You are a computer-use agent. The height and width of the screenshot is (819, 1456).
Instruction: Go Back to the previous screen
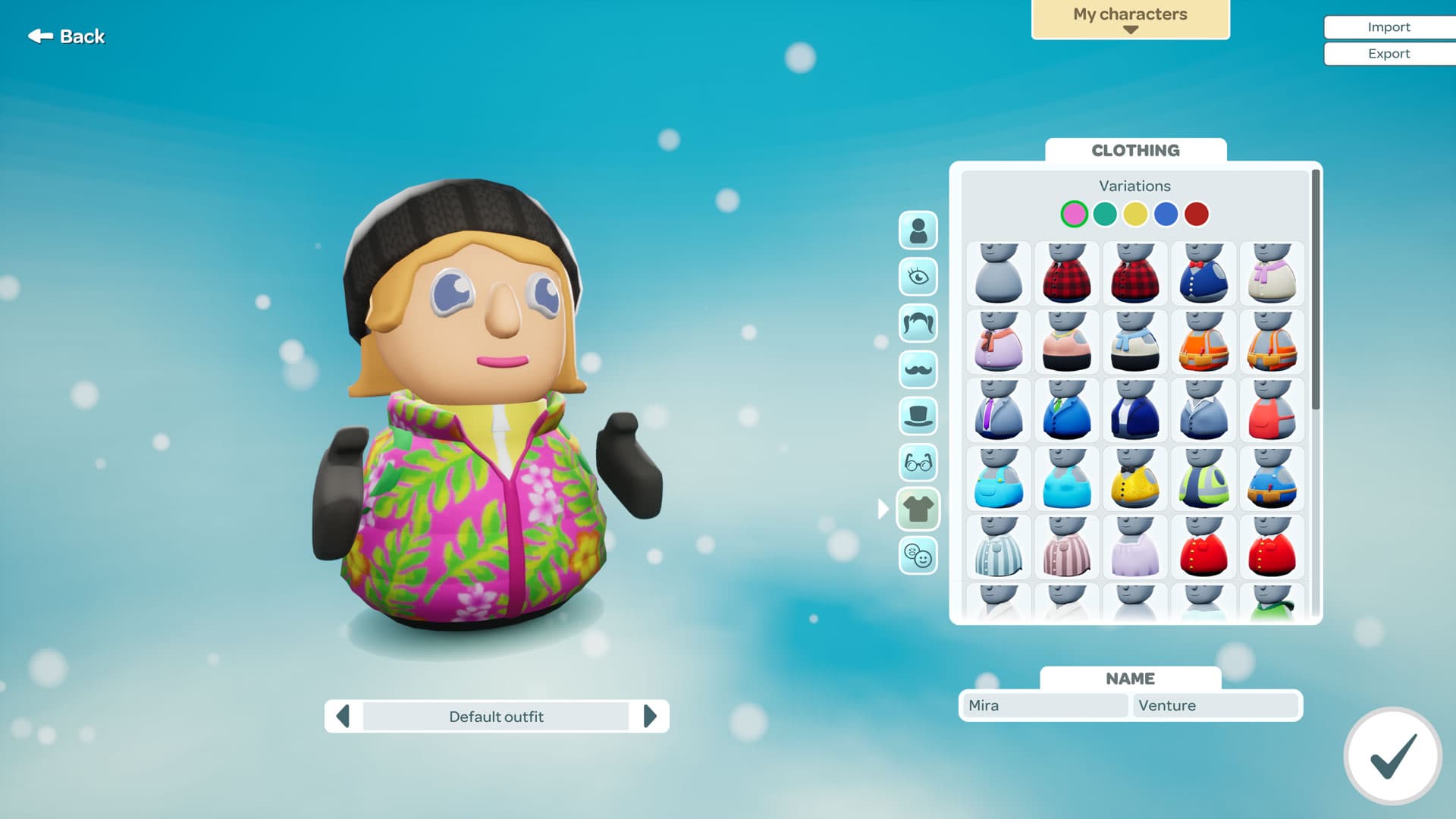(66, 36)
